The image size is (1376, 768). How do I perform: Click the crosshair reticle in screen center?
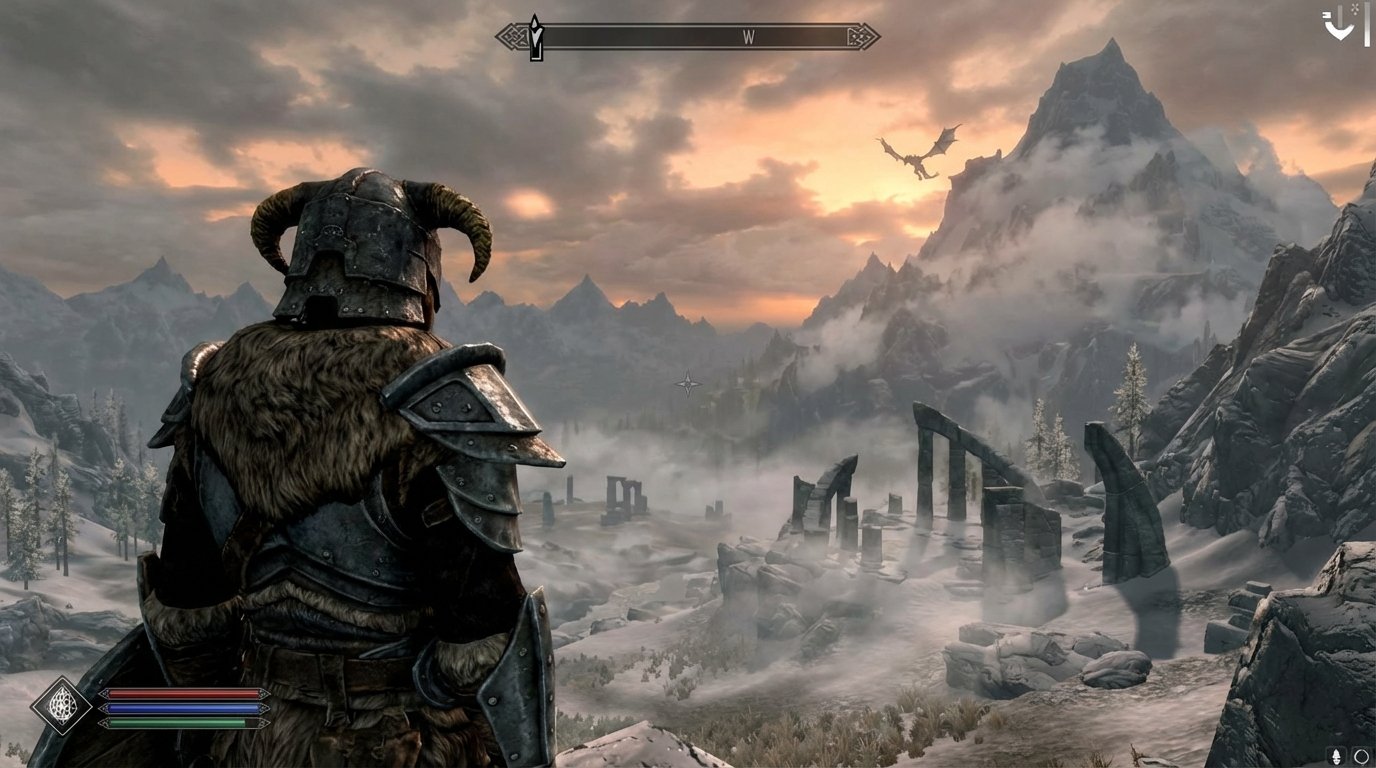687,382
